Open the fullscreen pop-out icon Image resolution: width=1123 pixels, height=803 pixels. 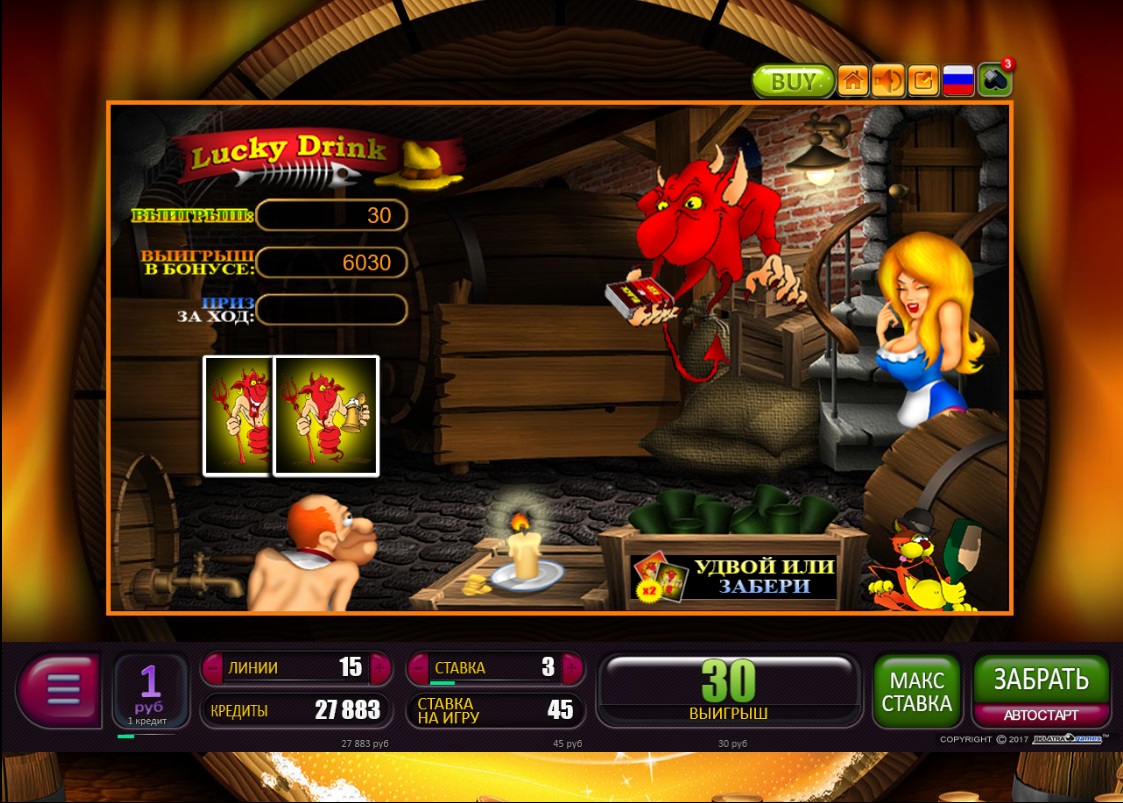coord(923,81)
